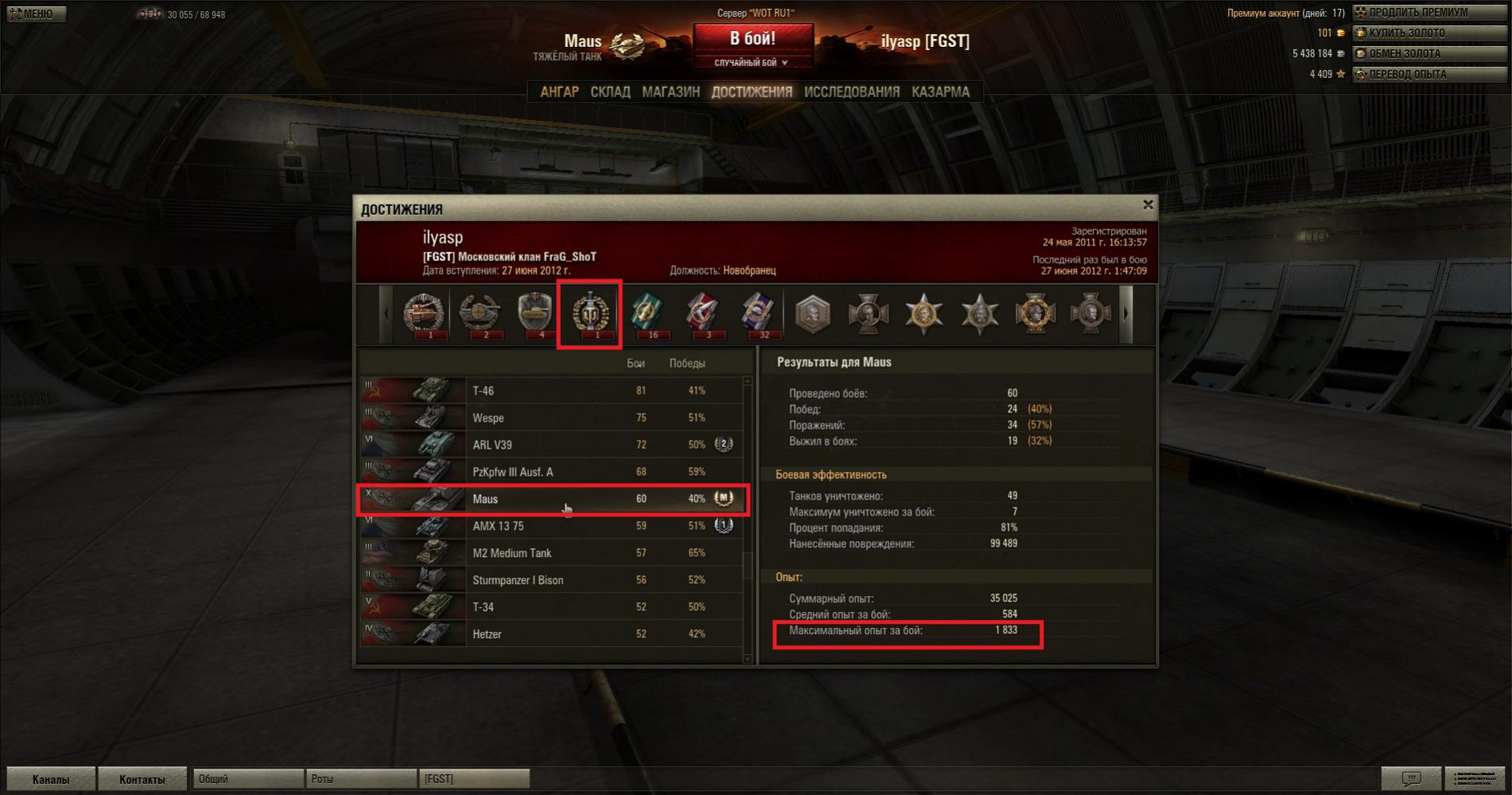Switch to the Ангар tab
The image size is (1512, 795).
coord(559,92)
